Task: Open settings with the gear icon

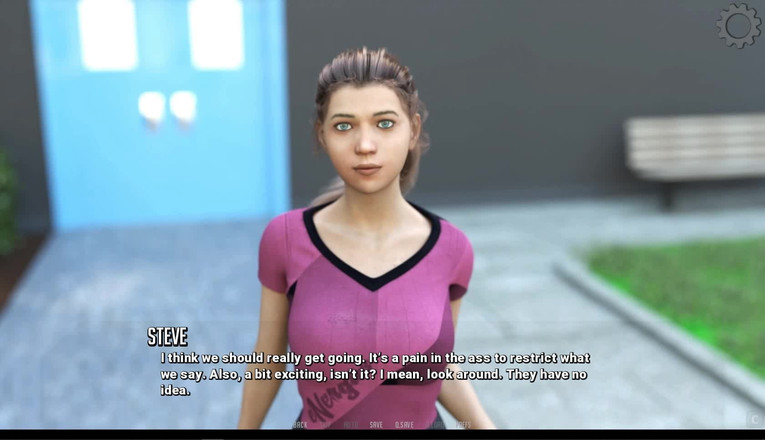Action: pos(738,25)
